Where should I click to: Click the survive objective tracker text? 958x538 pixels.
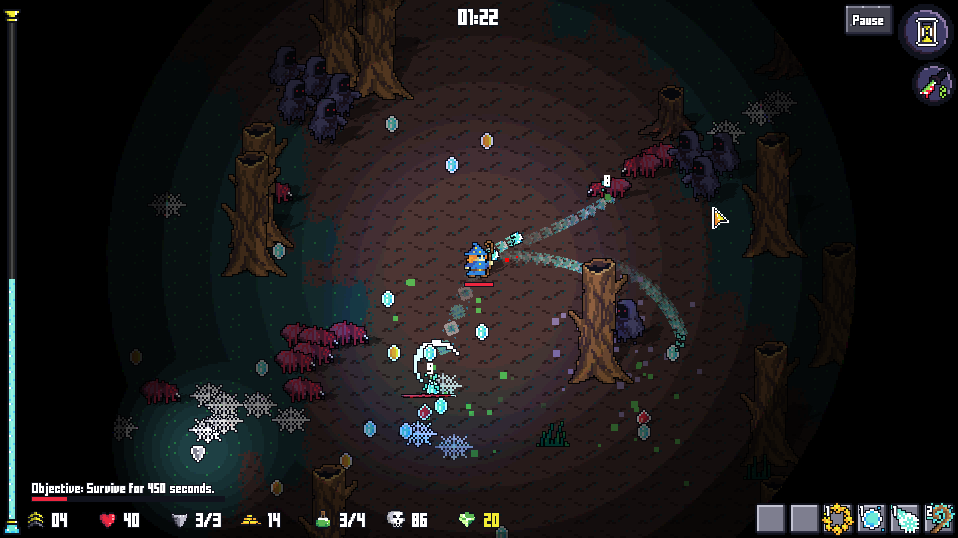[122, 489]
